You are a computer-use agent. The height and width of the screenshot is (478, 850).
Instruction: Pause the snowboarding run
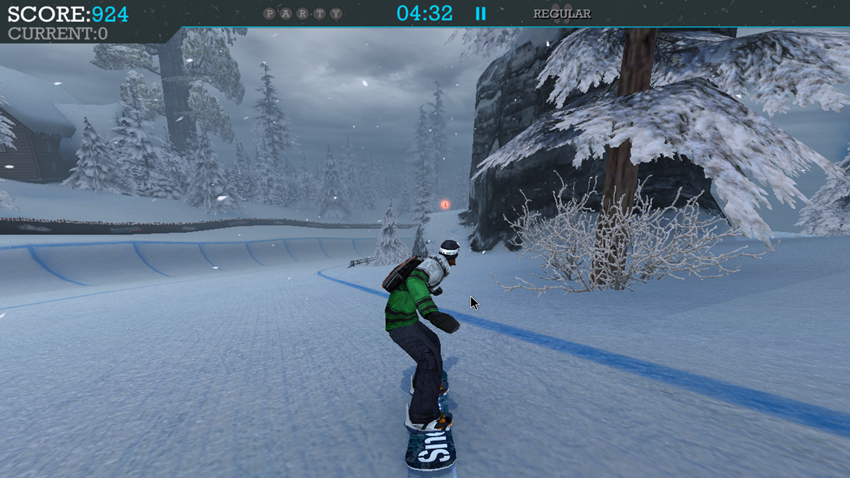pyautogui.click(x=480, y=14)
